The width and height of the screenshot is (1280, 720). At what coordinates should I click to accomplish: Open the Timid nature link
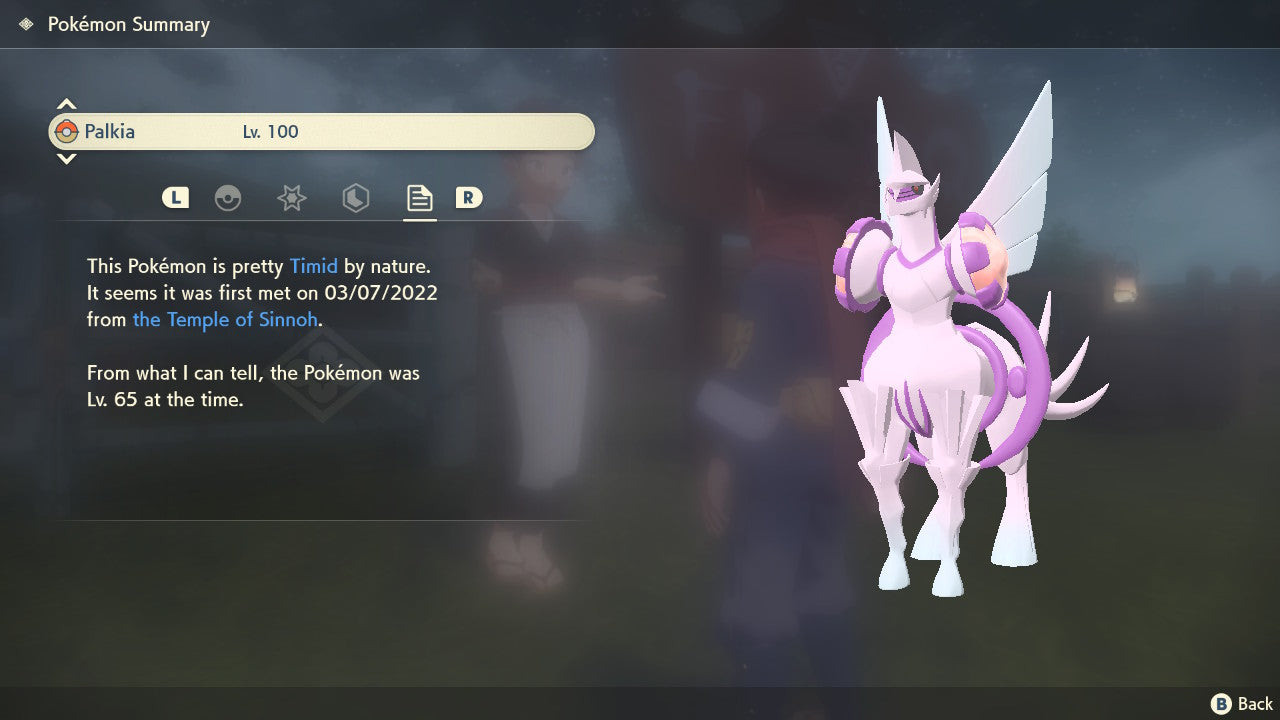pos(314,266)
